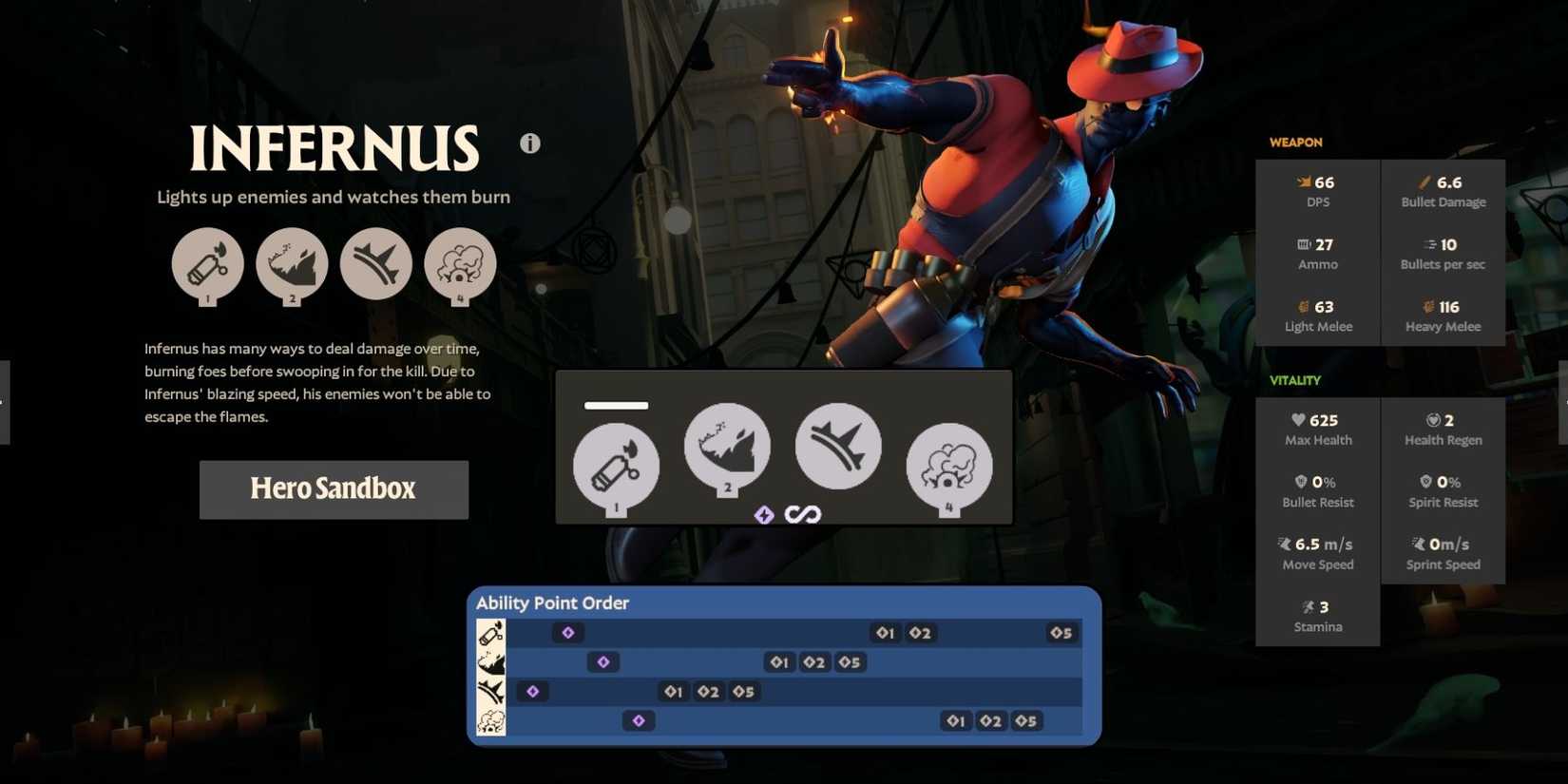Expand the Infernus info tooltip via the i icon
1568x784 pixels.
[x=530, y=143]
